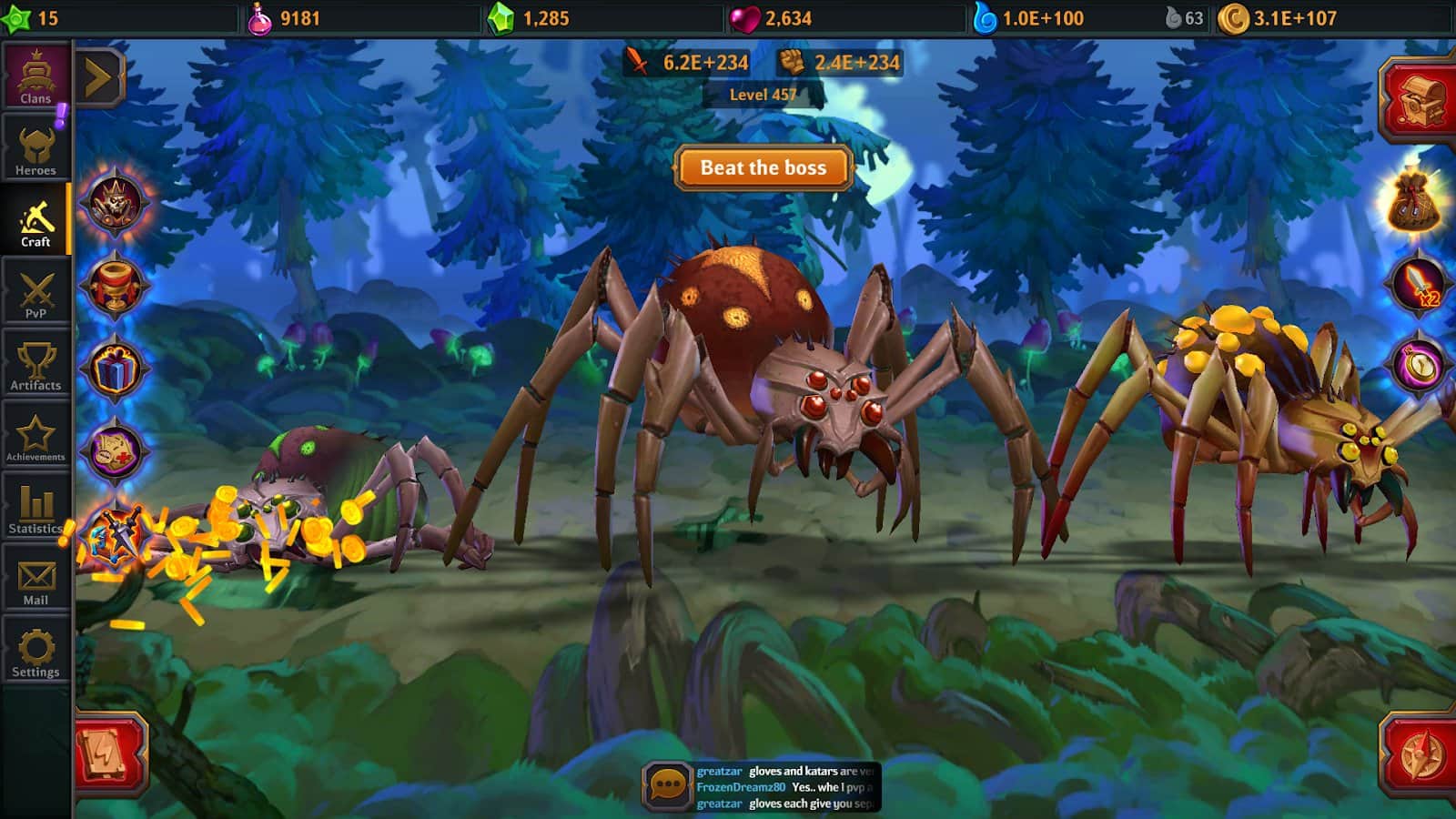Check the Mail inbox
Screen dimensions: 1456x819
click(35, 581)
